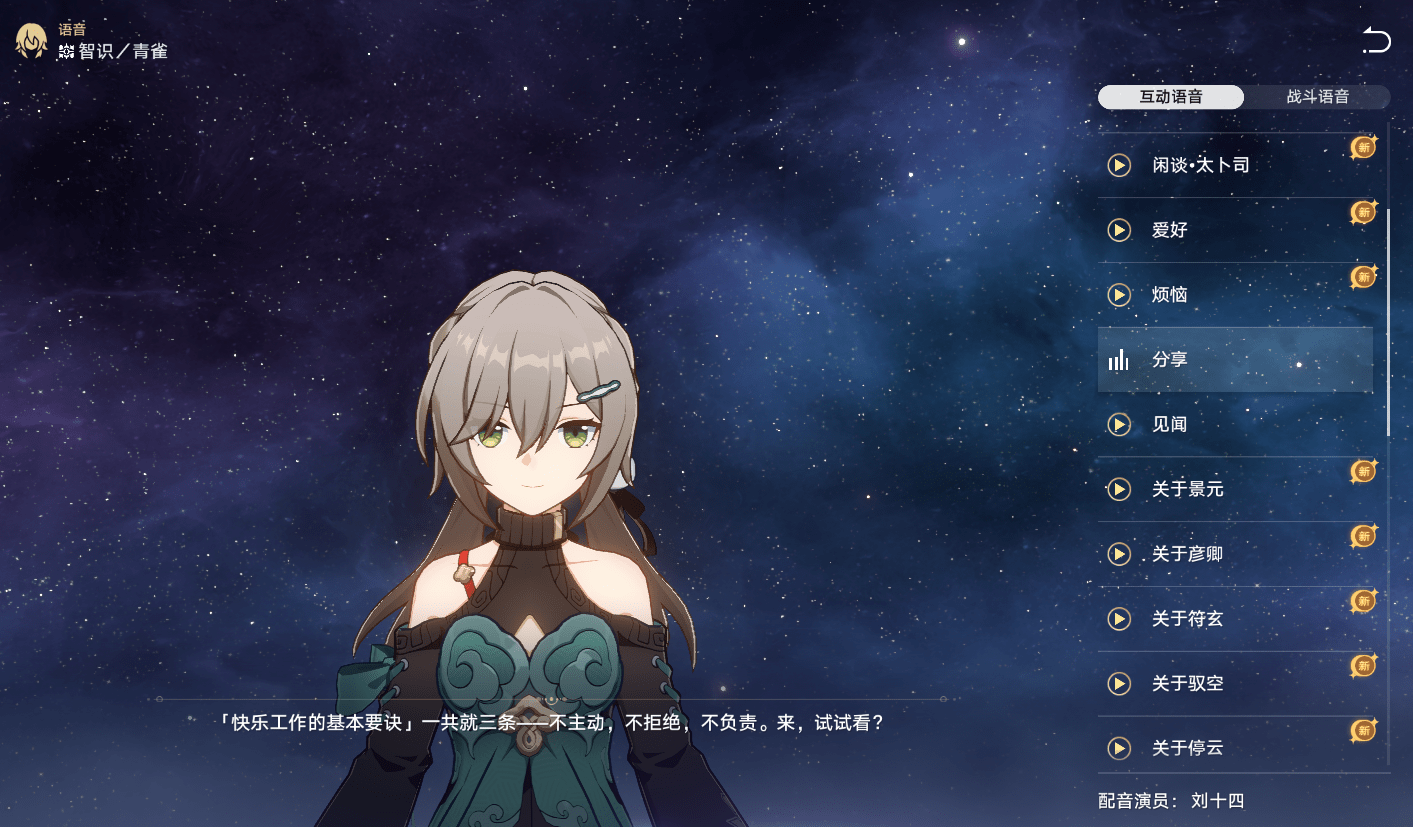Screen dimensions: 1413x827
Task: Play the 闲谈·太卜司 voice line
Action: [x=1119, y=165]
